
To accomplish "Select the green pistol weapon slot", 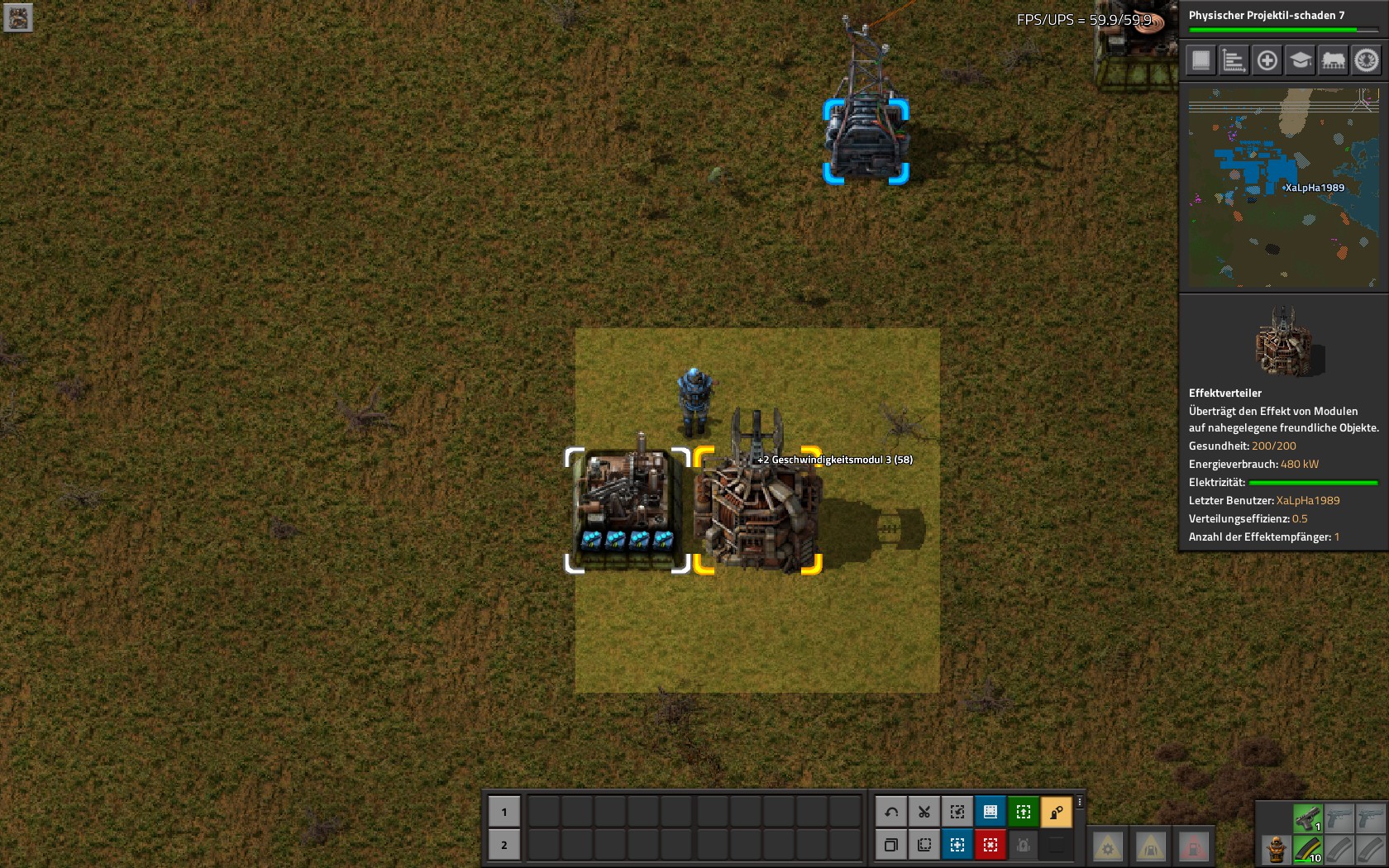I will coord(1308,818).
